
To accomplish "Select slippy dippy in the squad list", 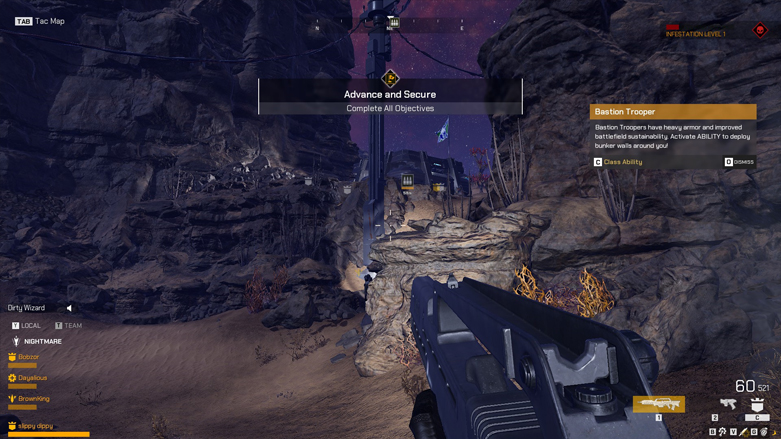I will pyautogui.click(x=35, y=426).
